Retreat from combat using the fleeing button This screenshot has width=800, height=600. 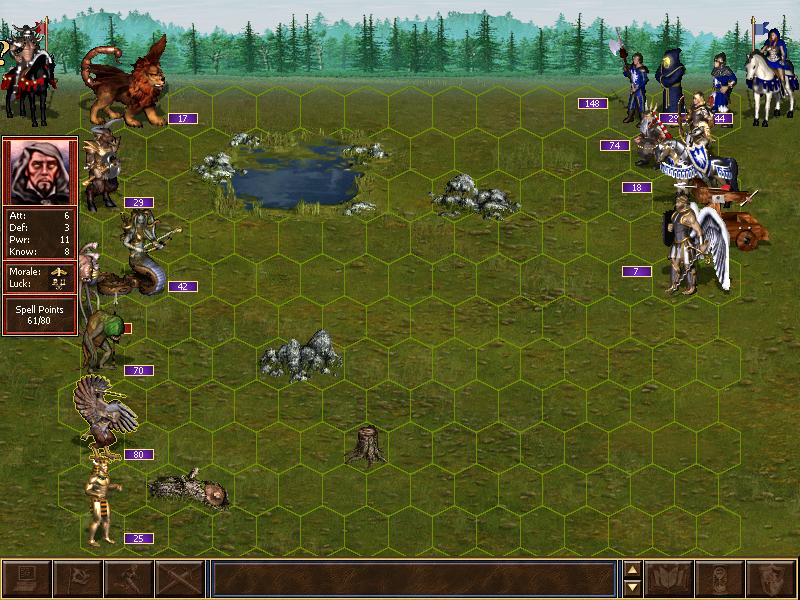click(129, 579)
